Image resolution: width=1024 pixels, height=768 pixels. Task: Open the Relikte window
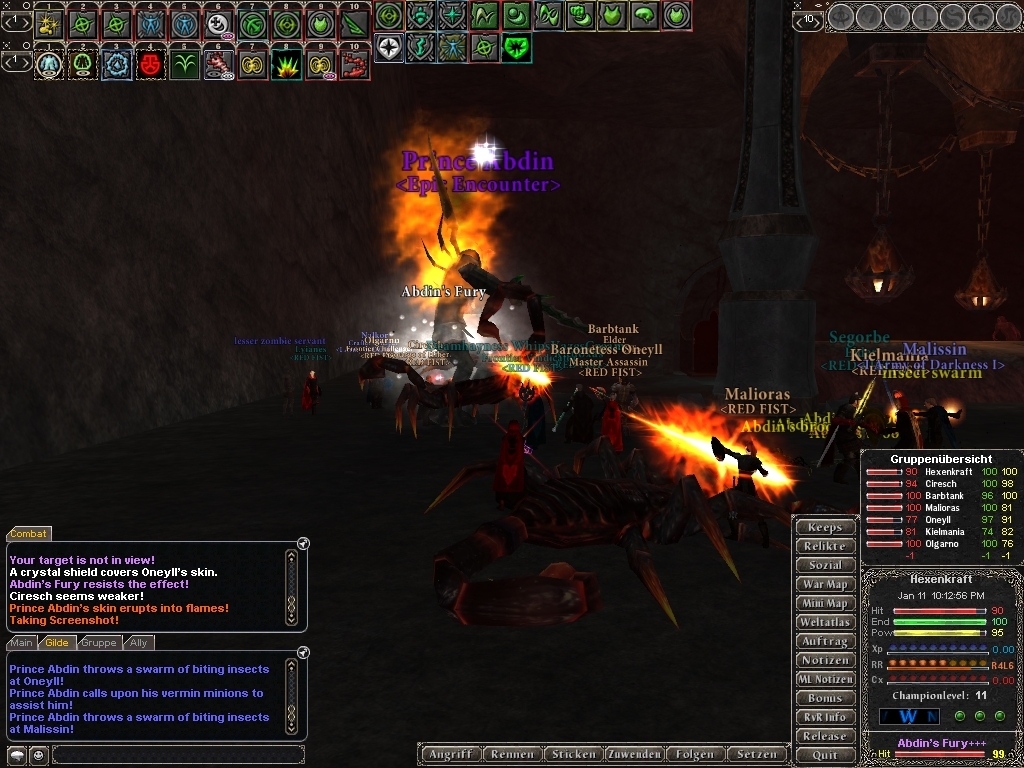(825, 546)
